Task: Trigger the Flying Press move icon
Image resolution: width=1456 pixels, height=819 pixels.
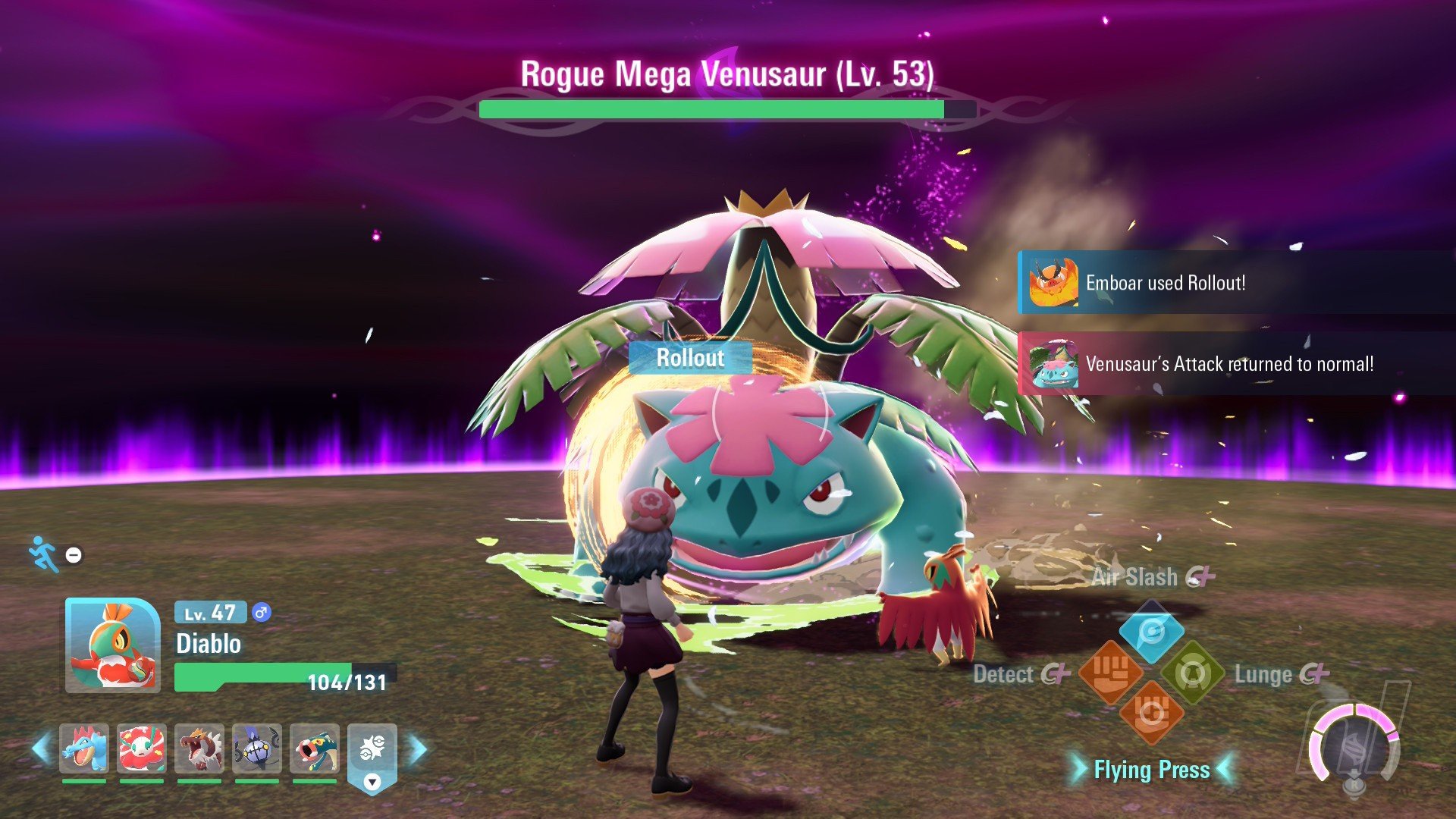Action: [1151, 714]
